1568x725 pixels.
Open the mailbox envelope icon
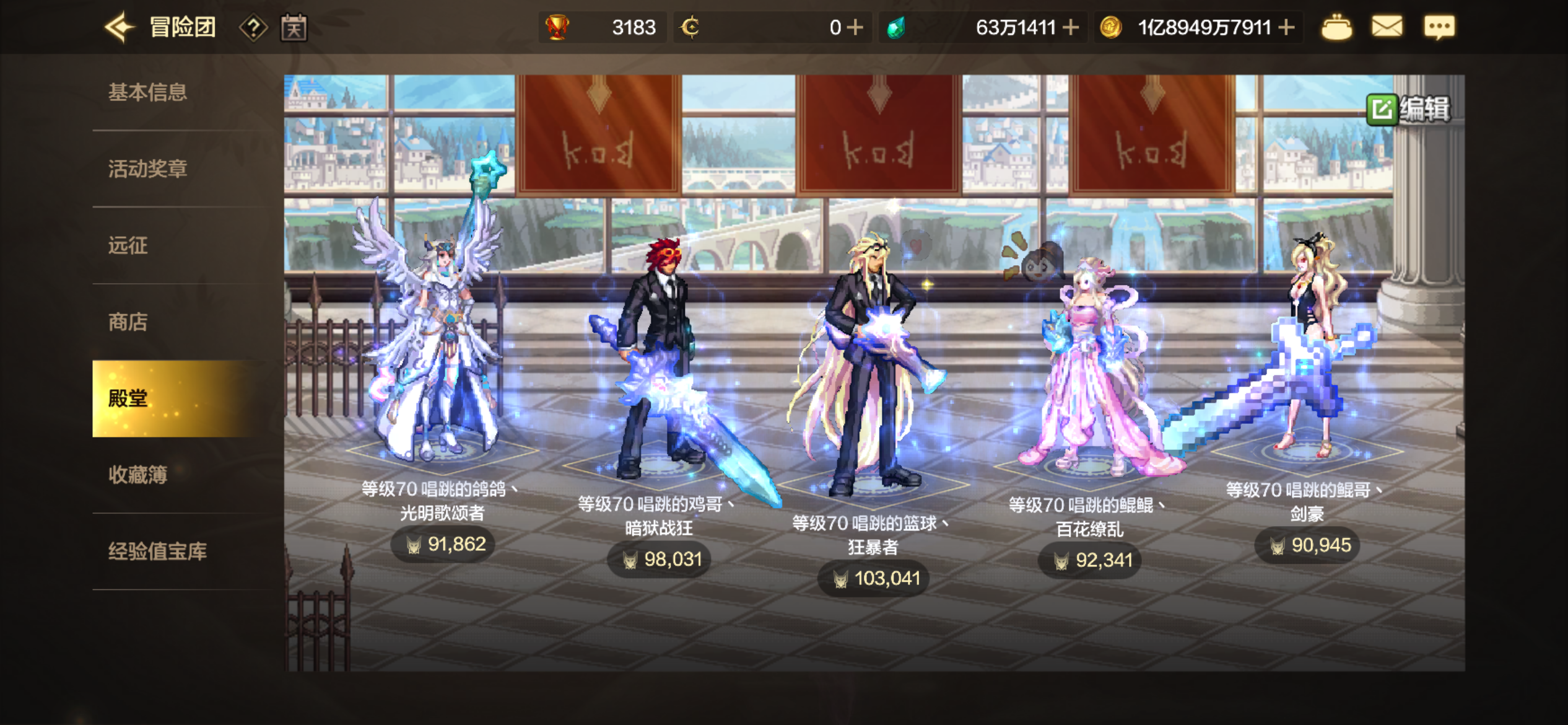[1388, 26]
